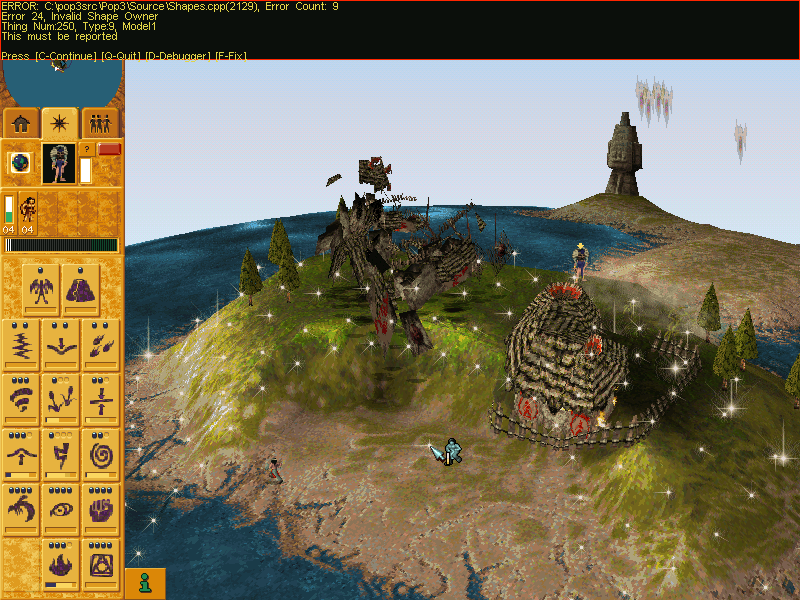Open the spells tab with star icon
Viewport: 800px width, 600px height.
point(61,123)
